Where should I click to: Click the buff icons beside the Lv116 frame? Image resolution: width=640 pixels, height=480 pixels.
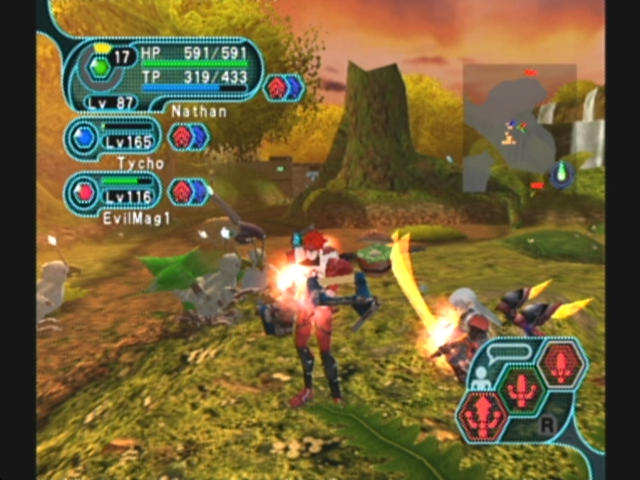coord(188,191)
